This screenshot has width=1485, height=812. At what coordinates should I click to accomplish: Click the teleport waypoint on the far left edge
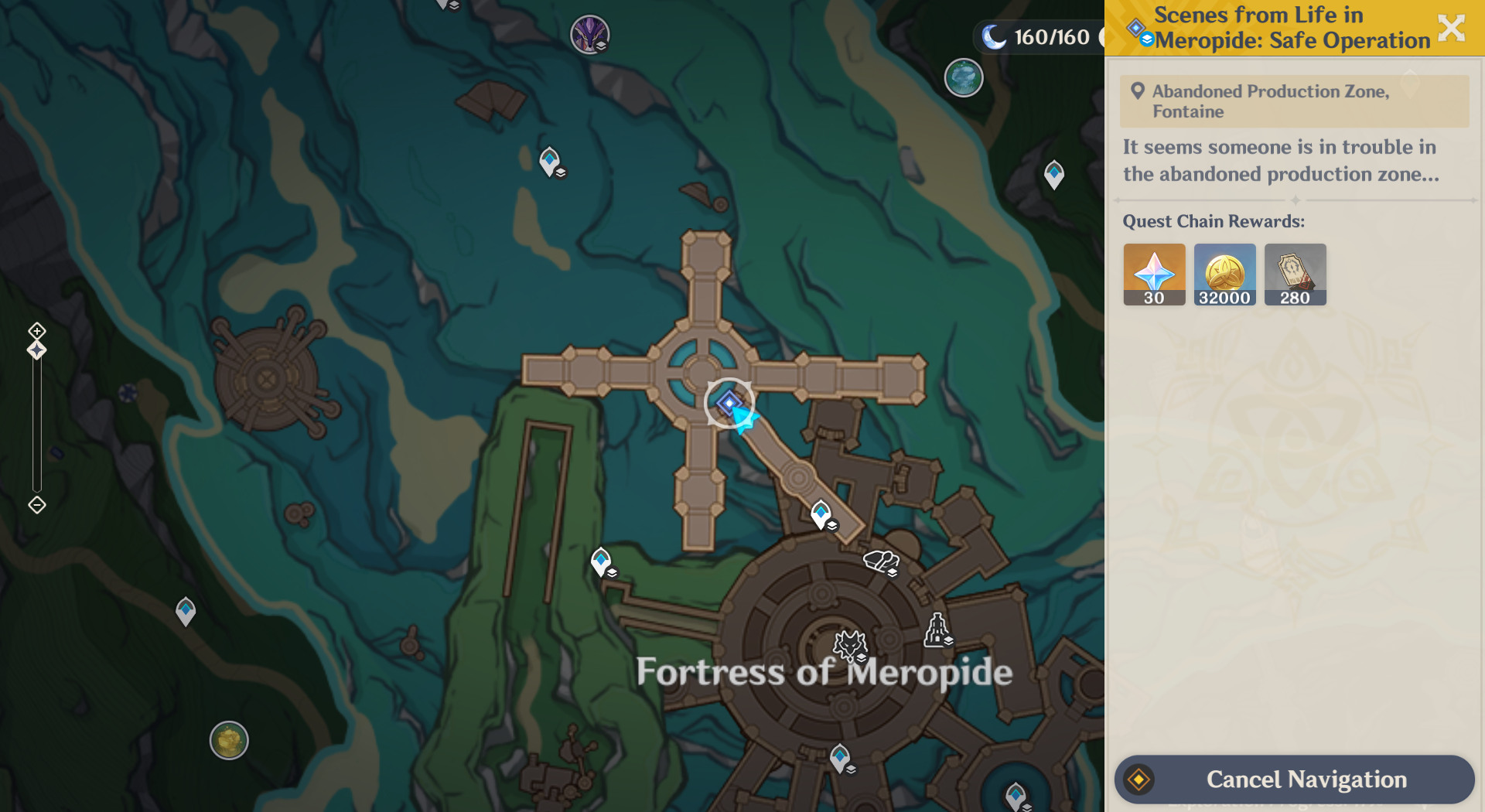pyautogui.click(x=184, y=610)
